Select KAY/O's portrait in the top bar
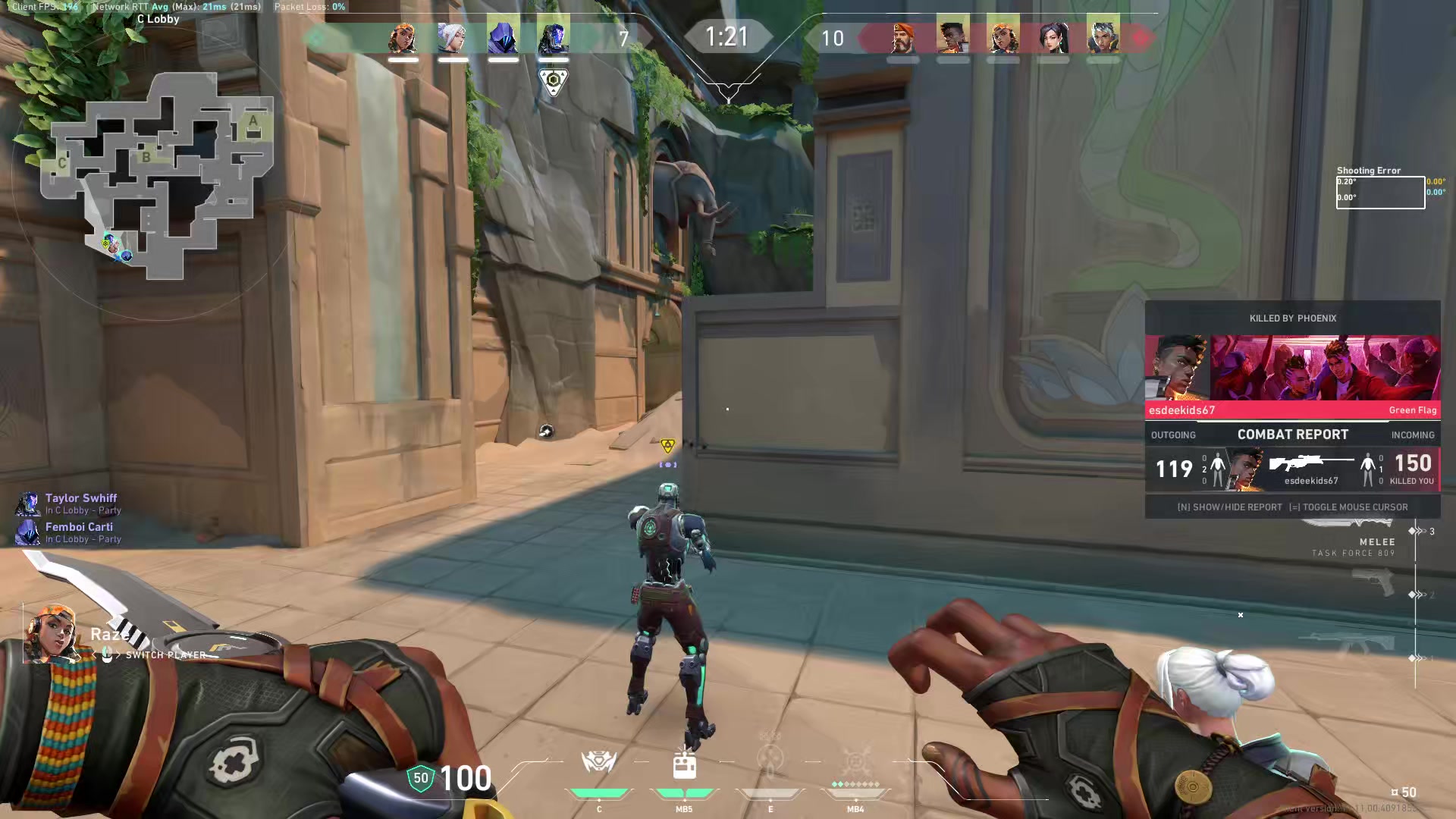 click(553, 37)
